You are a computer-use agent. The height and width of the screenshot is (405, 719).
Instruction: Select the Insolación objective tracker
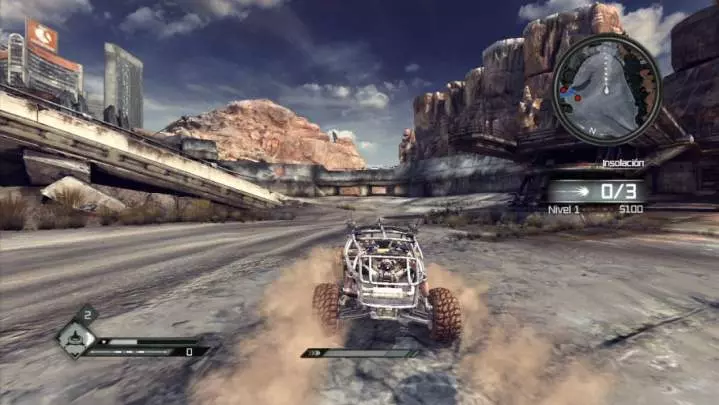[596, 190]
